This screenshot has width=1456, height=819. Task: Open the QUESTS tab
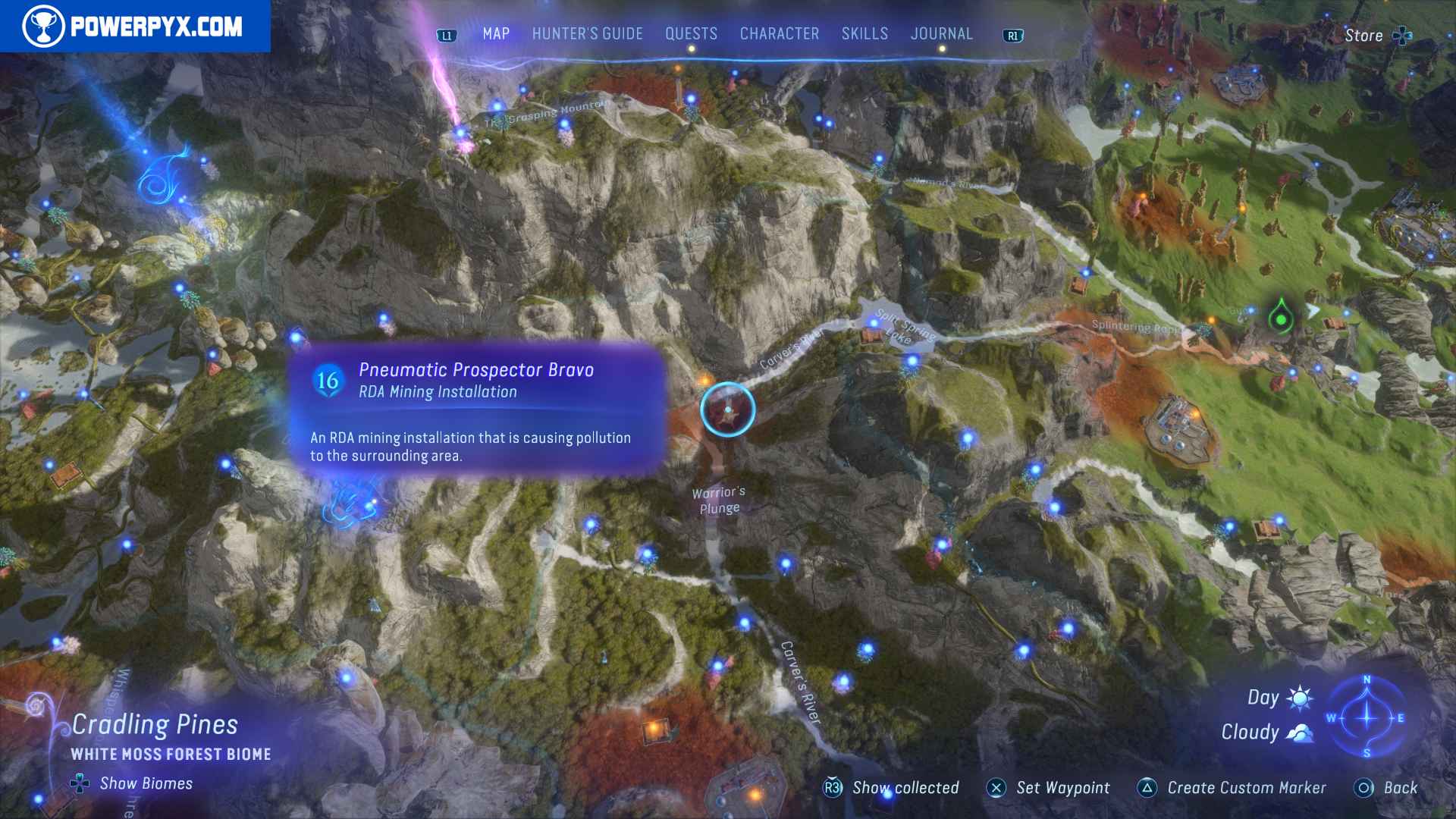(x=691, y=33)
